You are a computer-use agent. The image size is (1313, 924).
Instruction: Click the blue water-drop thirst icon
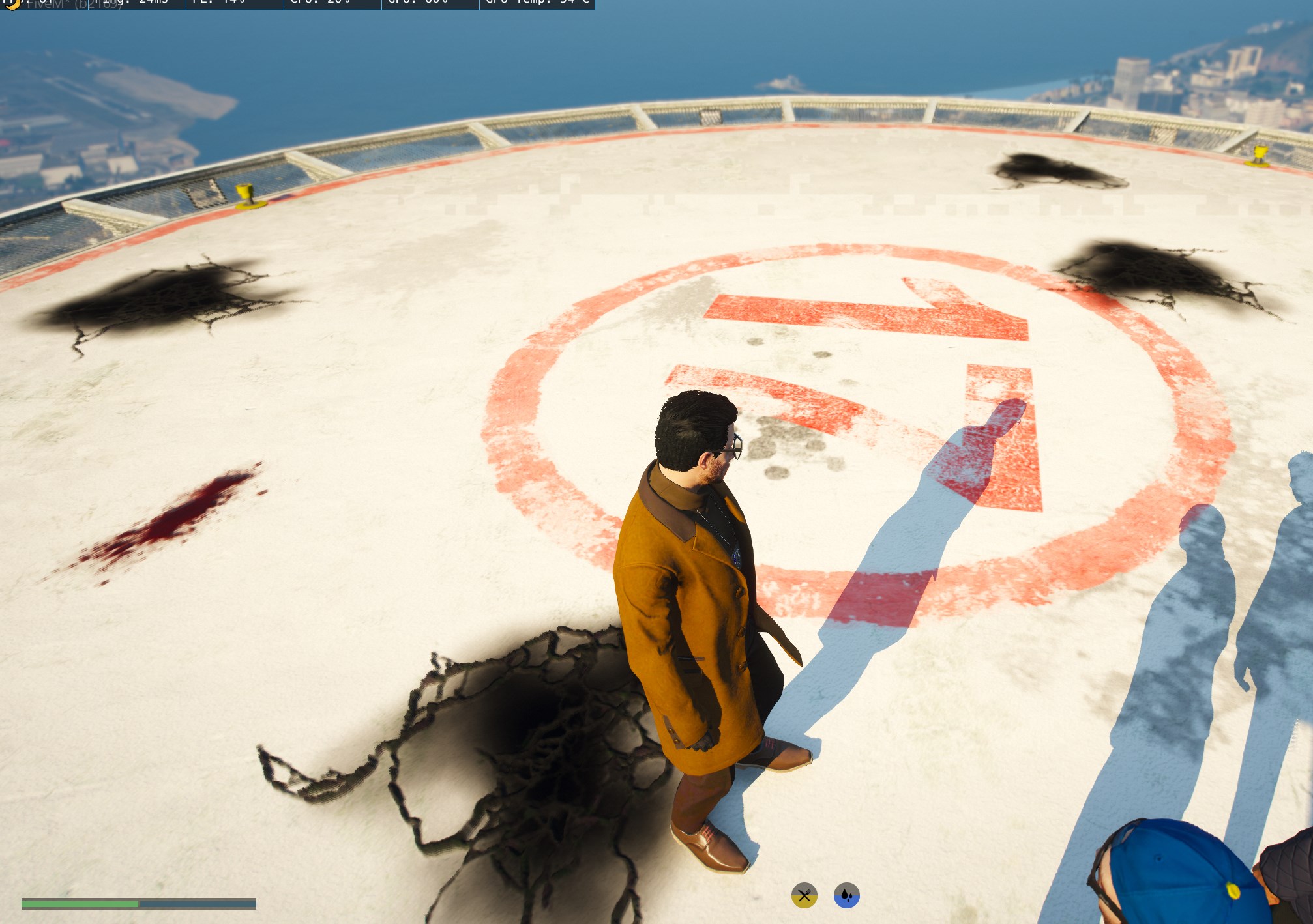click(846, 895)
